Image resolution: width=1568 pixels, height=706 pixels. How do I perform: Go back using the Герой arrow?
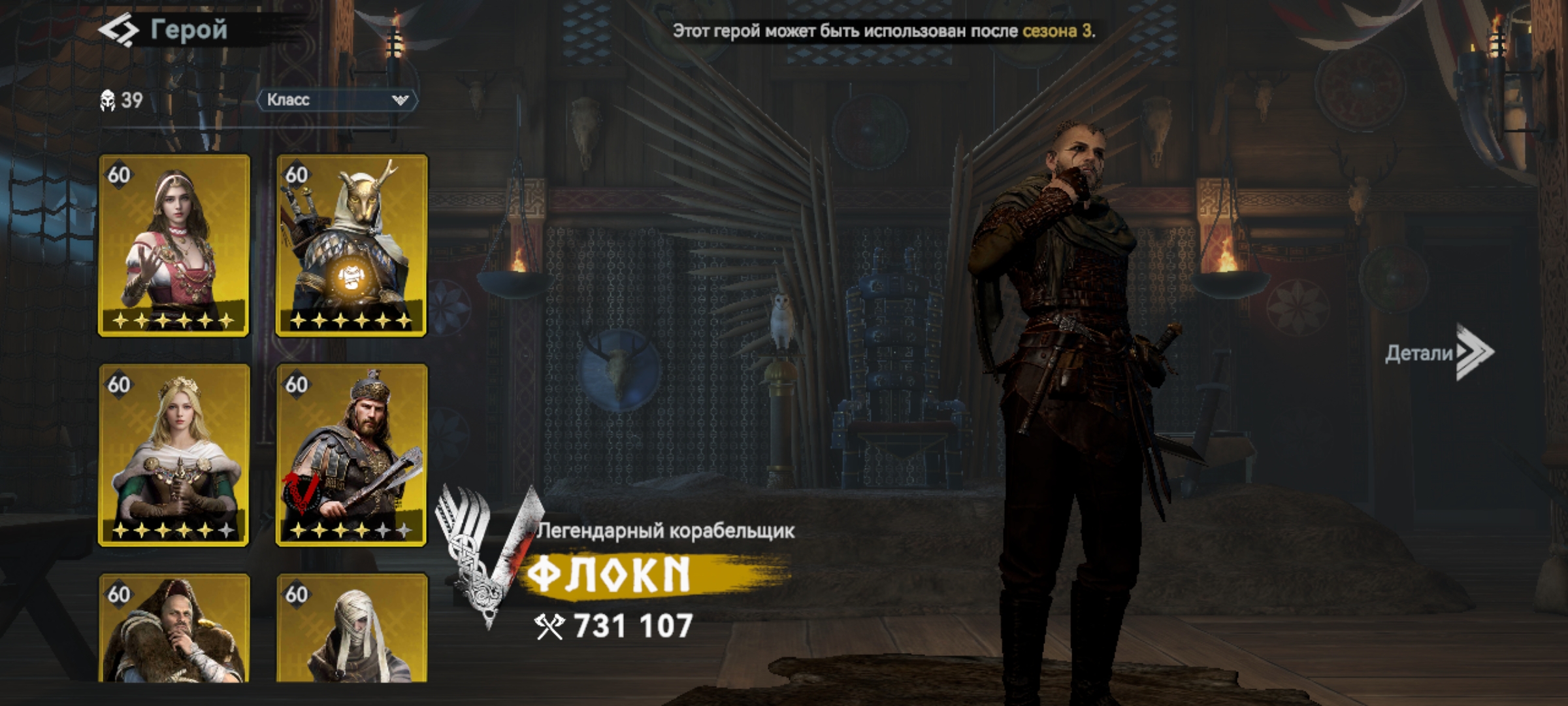click(118, 31)
